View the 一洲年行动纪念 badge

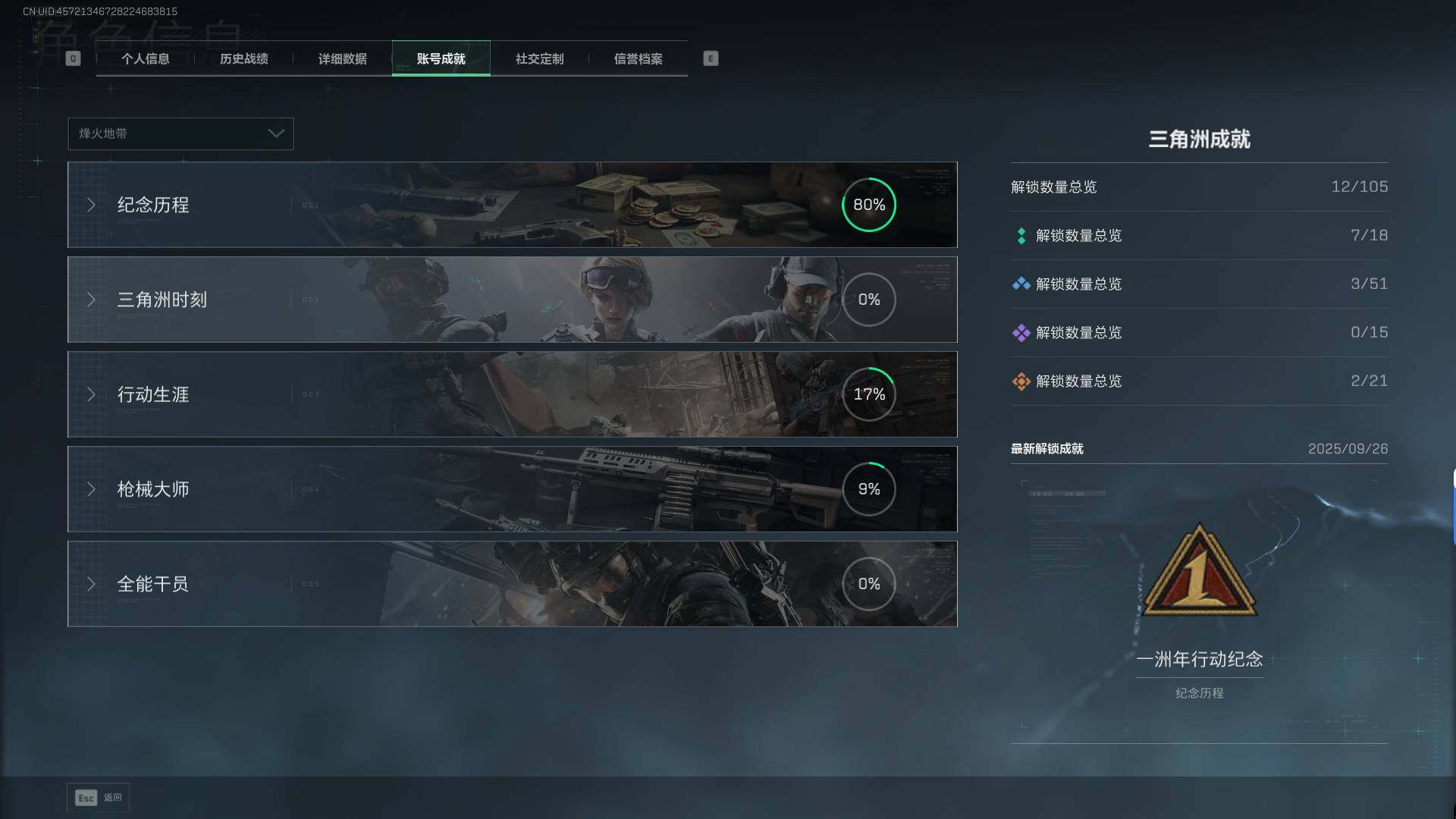click(1199, 573)
